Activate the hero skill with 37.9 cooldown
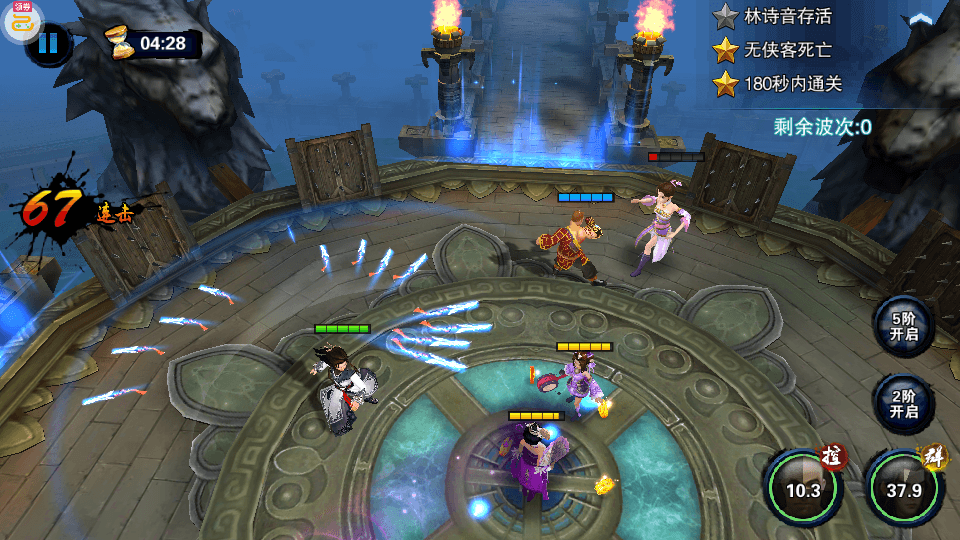 click(904, 489)
